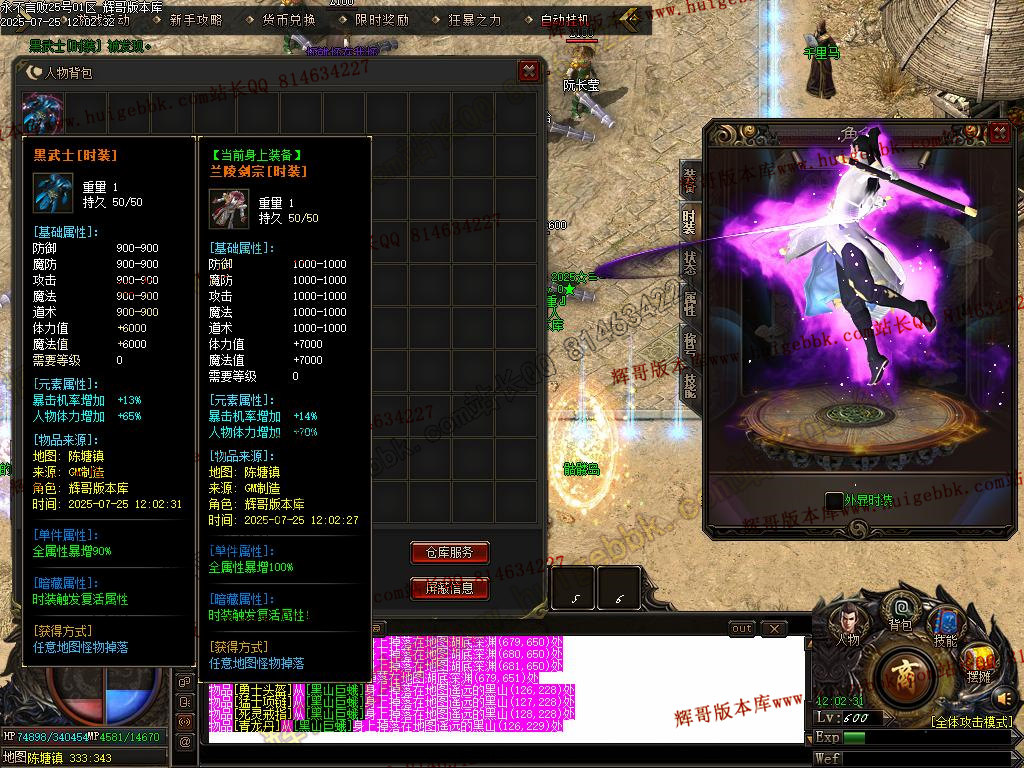Toggle the 外显时装 checkbox
The width and height of the screenshot is (1024, 768).
pos(834,500)
